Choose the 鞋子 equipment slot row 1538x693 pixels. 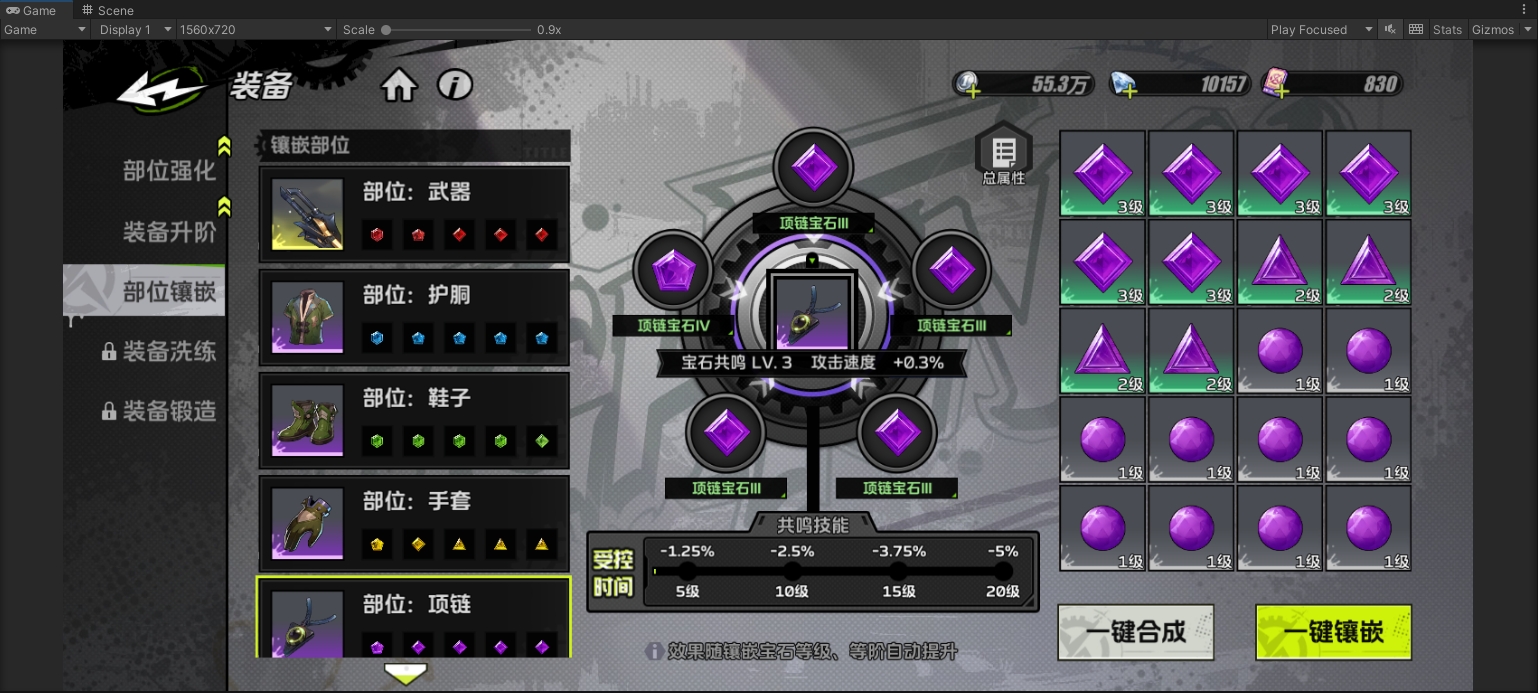point(414,420)
